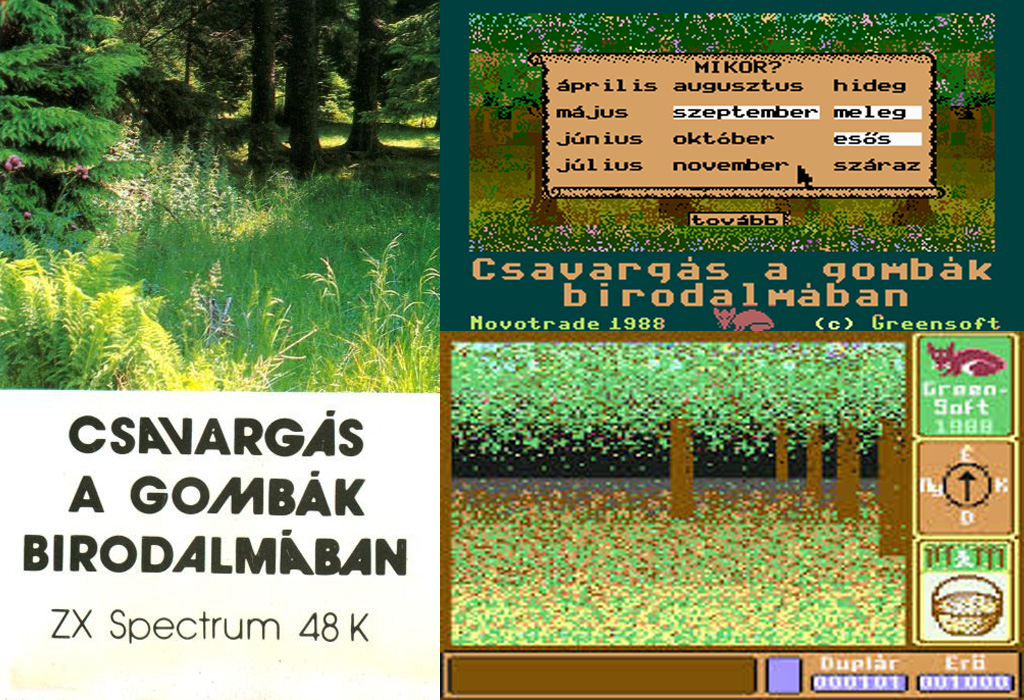Pick június from the MIKOR? menu
The width and height of the screenshot is (1024, 700).
coord(600,139)
